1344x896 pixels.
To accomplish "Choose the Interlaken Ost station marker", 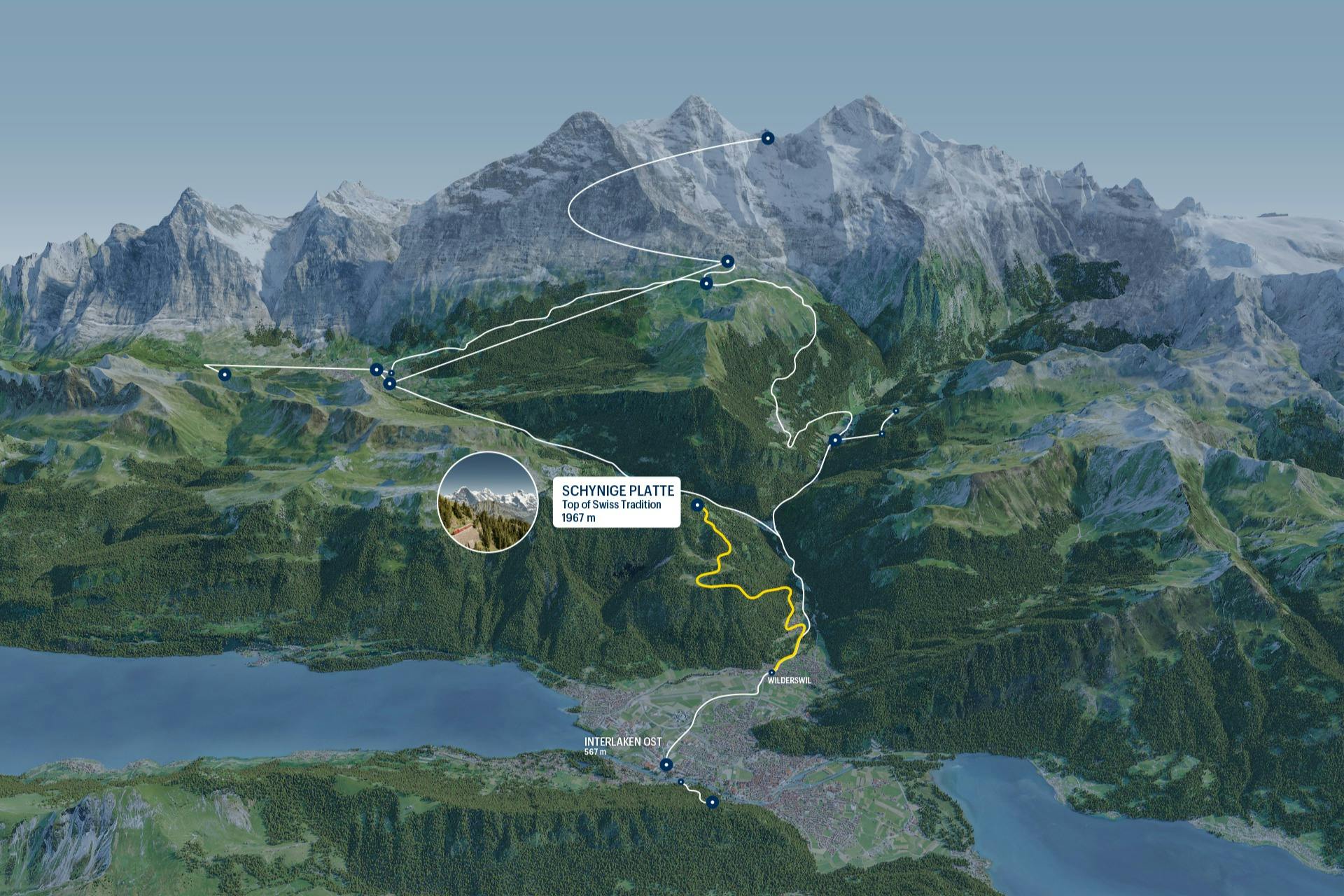I will pyautogui.click(x=666, y=764).
